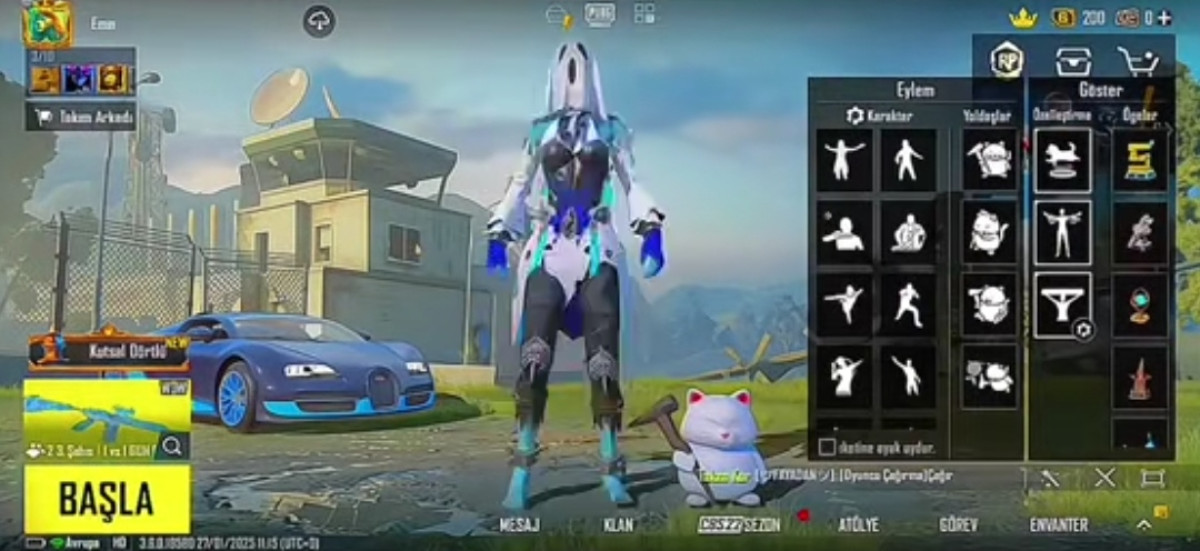Open the GÖREV missions menu

pos(958,524)
